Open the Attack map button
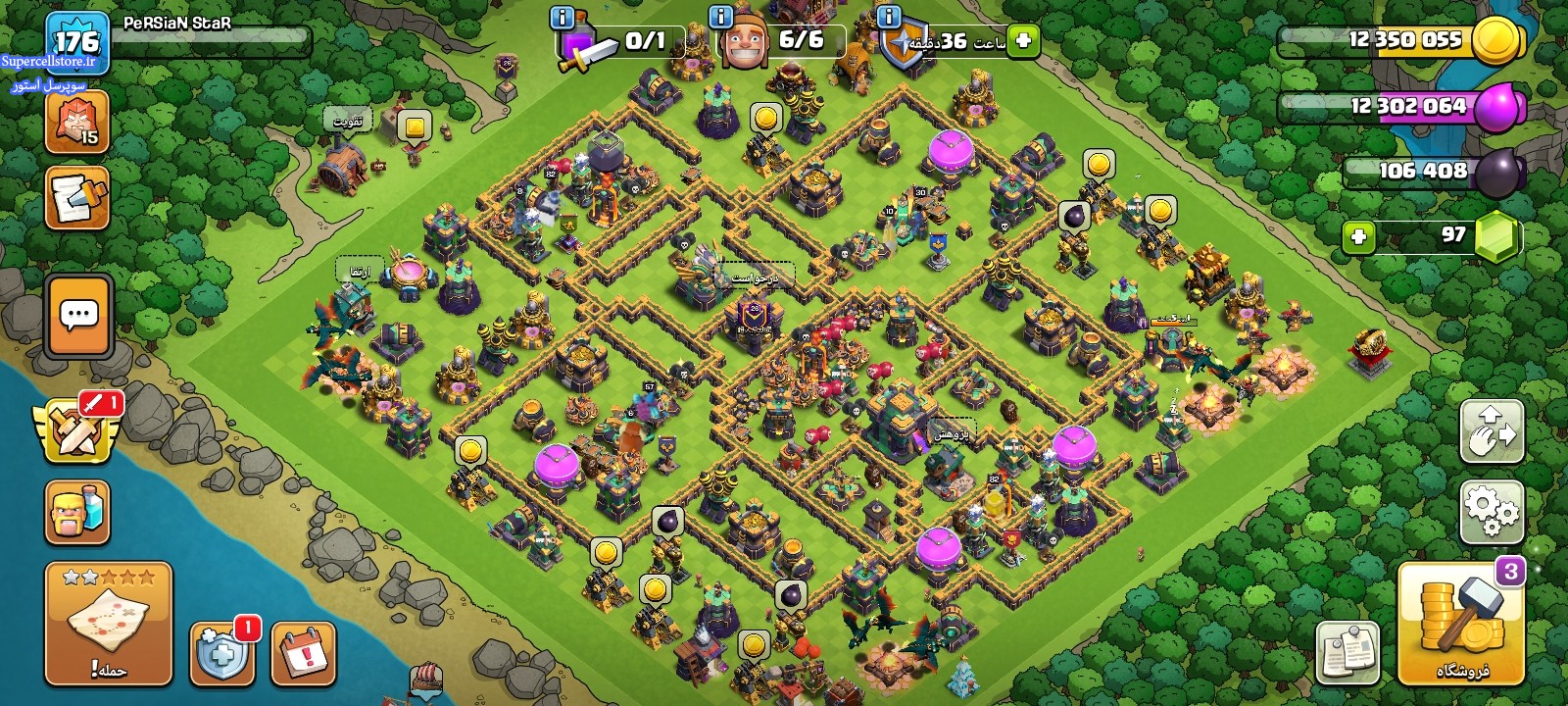This screenshot has height=706, width=1568. 108,624
